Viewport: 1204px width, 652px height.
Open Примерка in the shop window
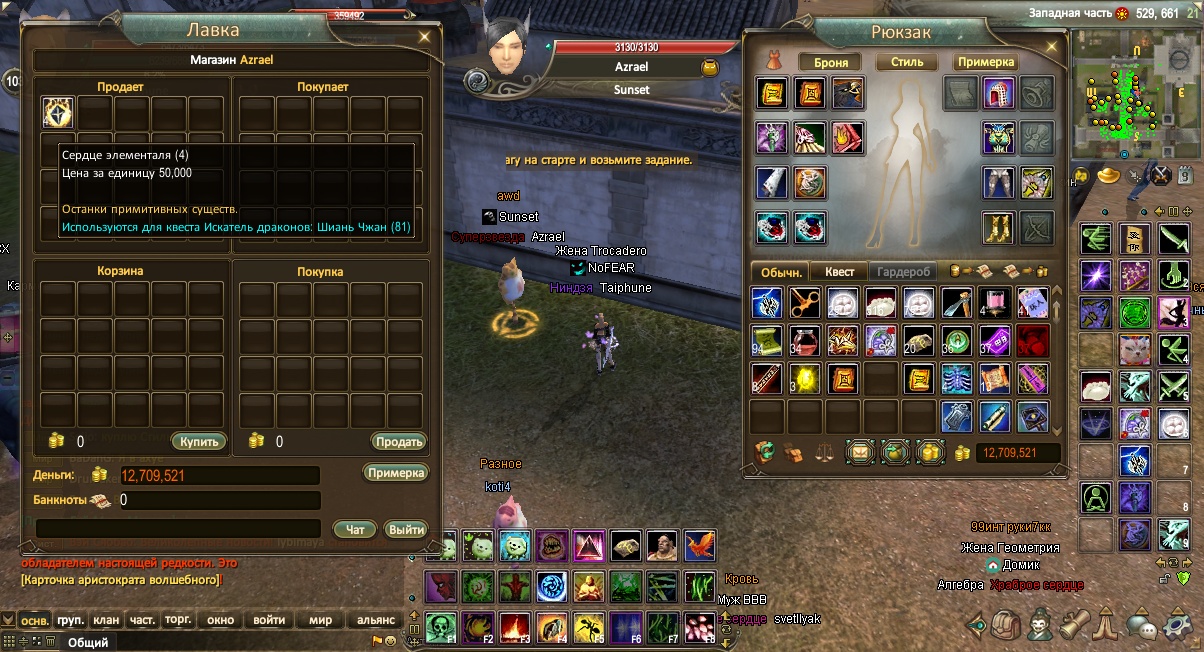tap(396, 473)
